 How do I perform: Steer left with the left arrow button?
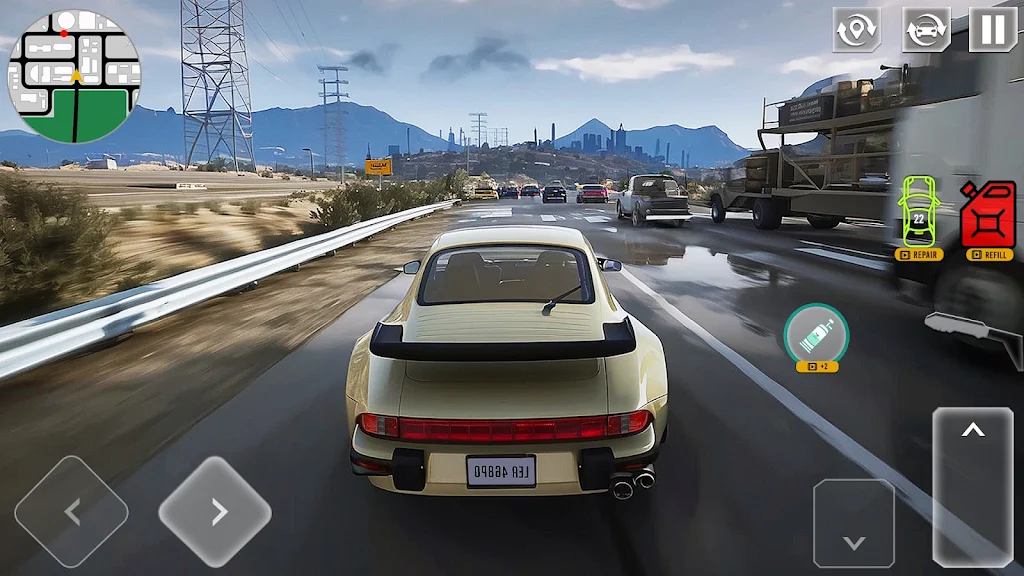71,512
